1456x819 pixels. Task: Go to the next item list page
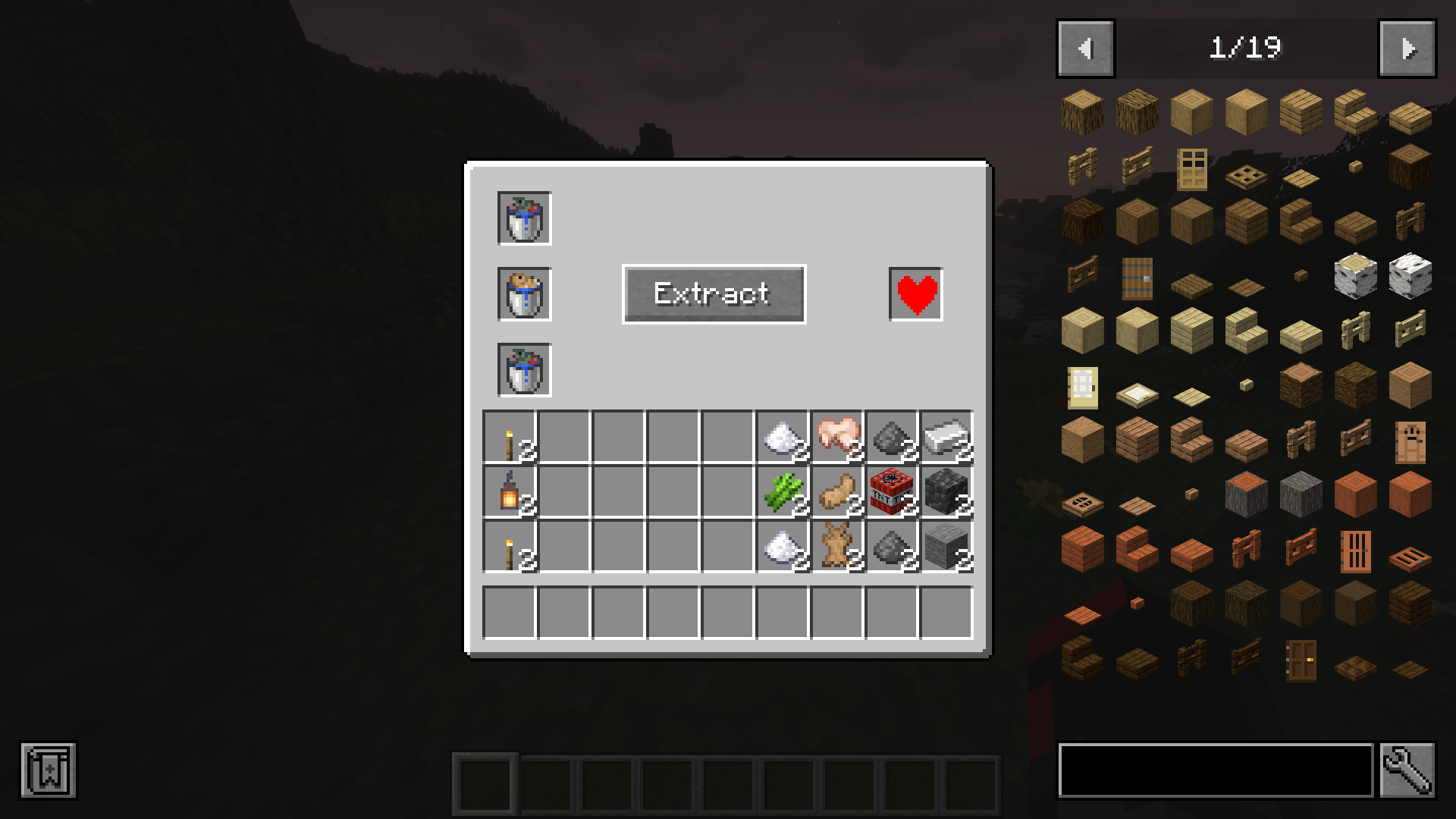[1407, 47]
